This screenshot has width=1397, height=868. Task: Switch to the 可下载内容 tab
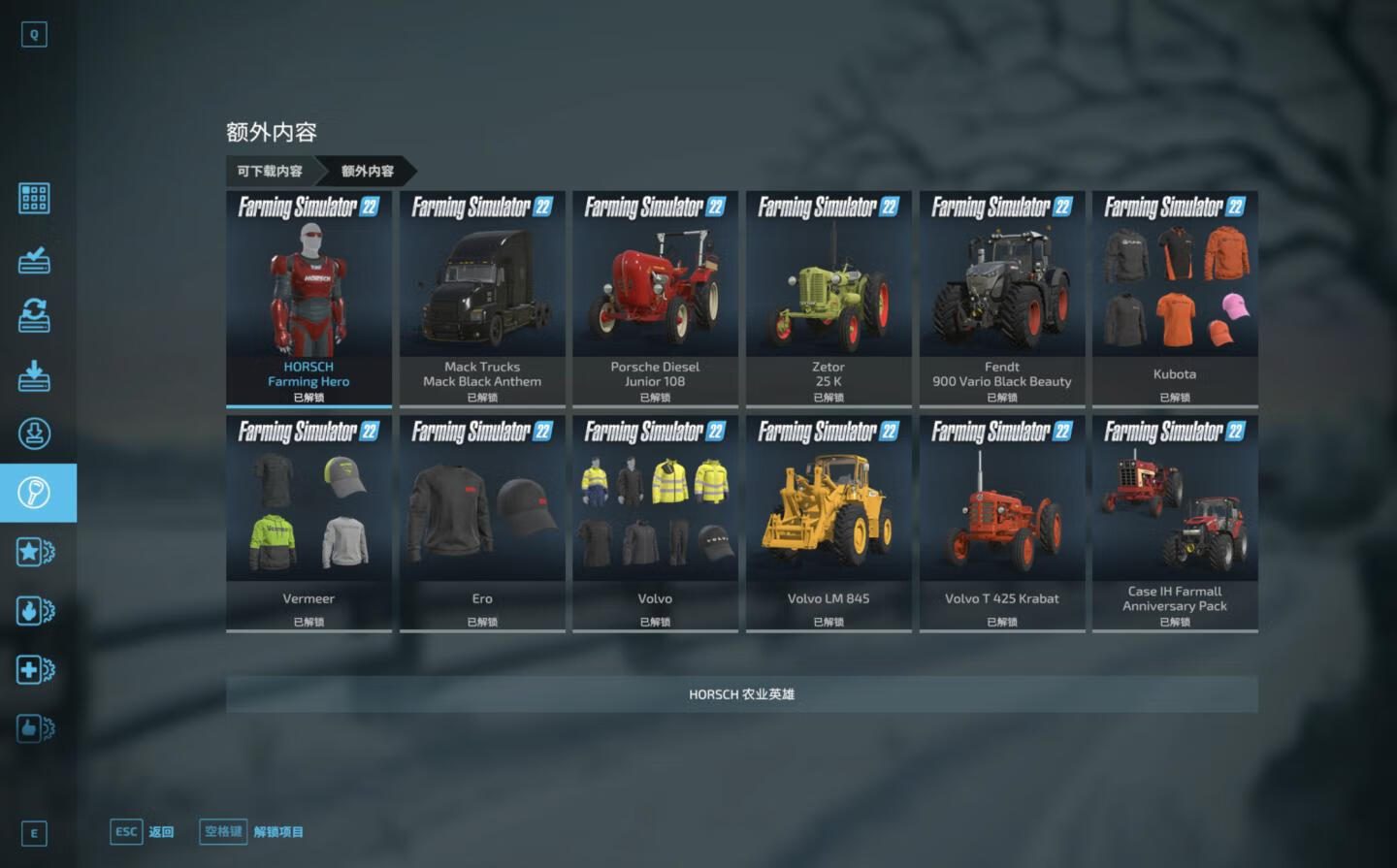pos(270,171)
